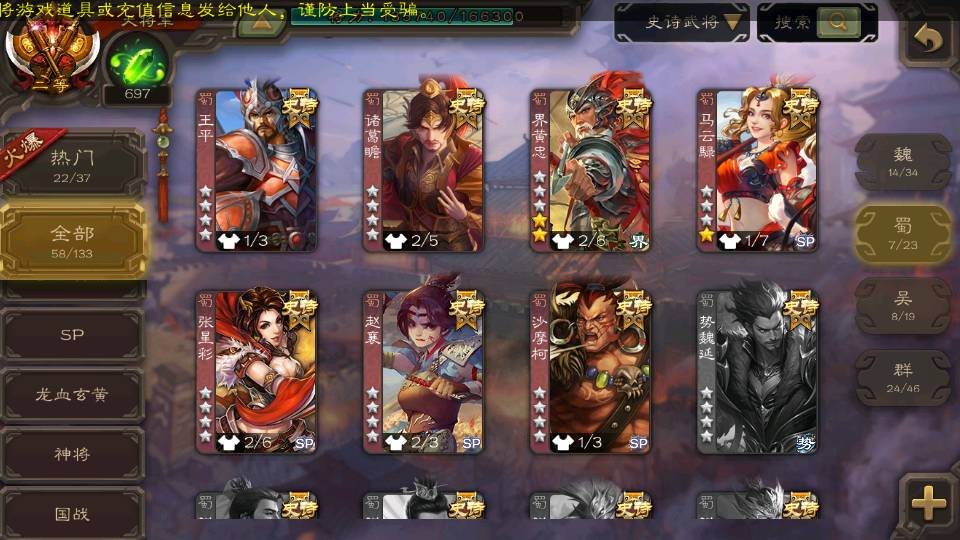This screenshot has height=540, width=960.
Task: Click the back arrow button
Action: [929, 39]
